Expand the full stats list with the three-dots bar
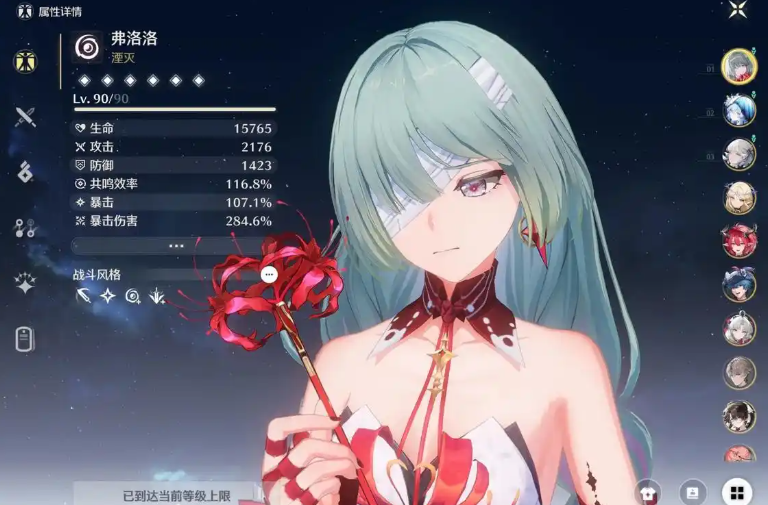 coord(176,245)
